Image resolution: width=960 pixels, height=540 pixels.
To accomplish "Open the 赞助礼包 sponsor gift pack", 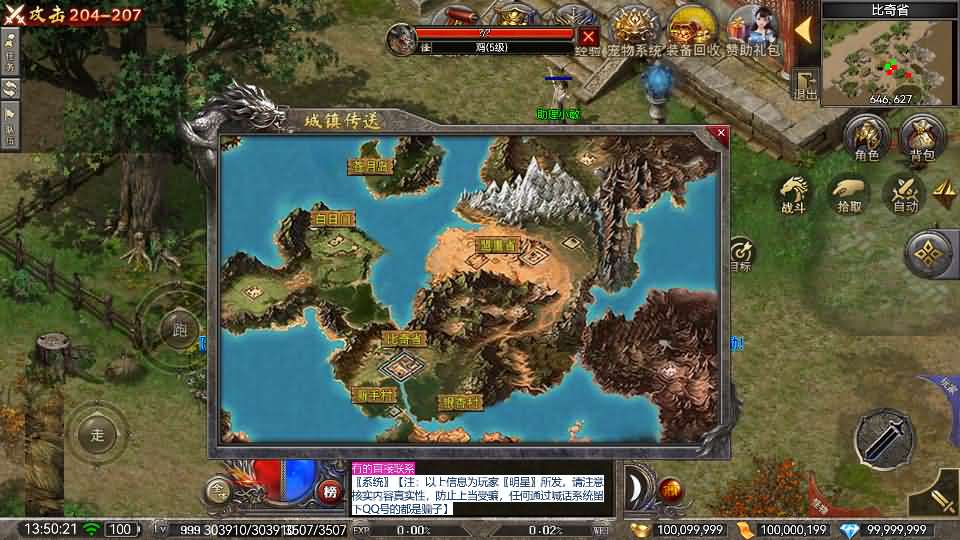I will (x=752, y=28).
